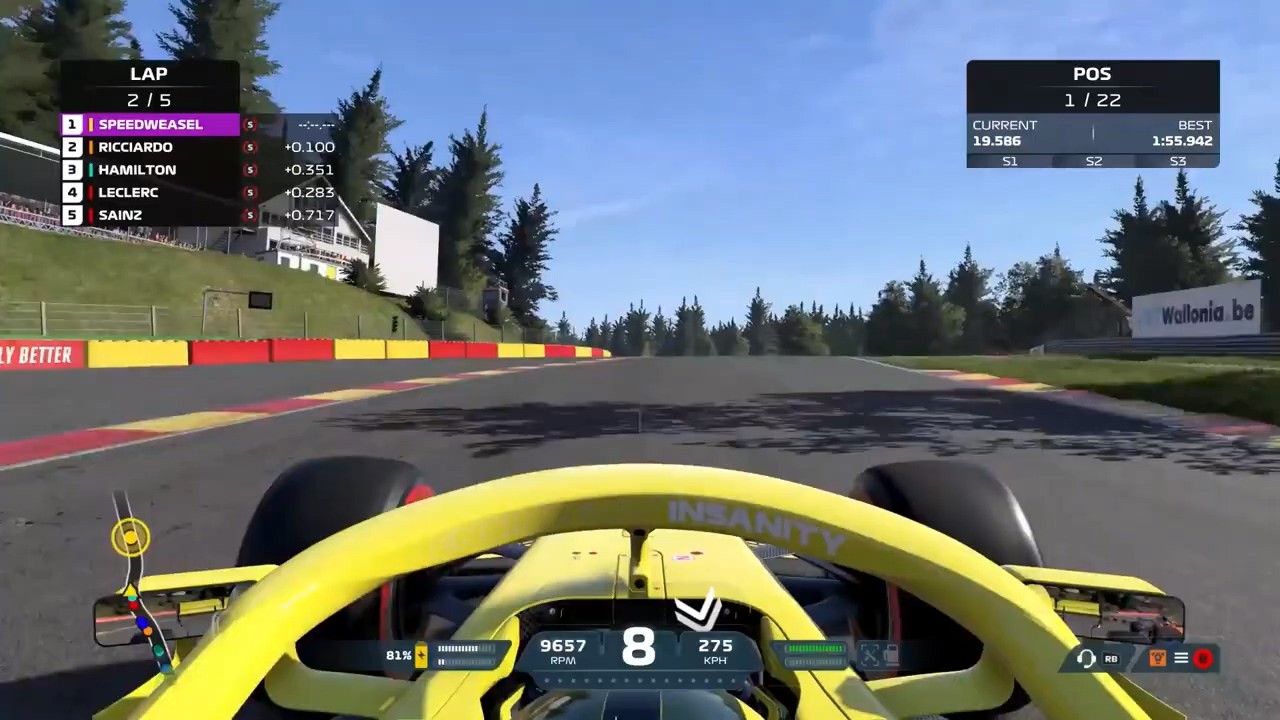The image size is (1280, 720).
Task: Click the orange medal icon
Action: (1158, 658)
